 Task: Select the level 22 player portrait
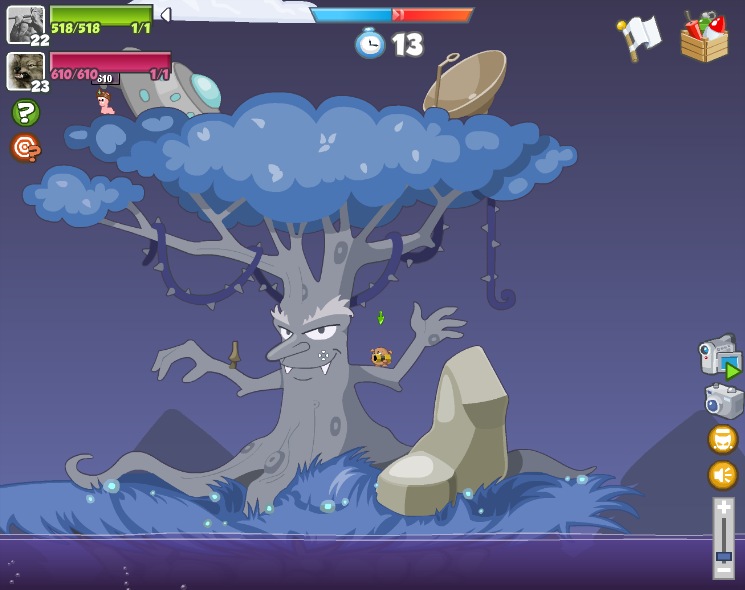click(x=25, y=24)
